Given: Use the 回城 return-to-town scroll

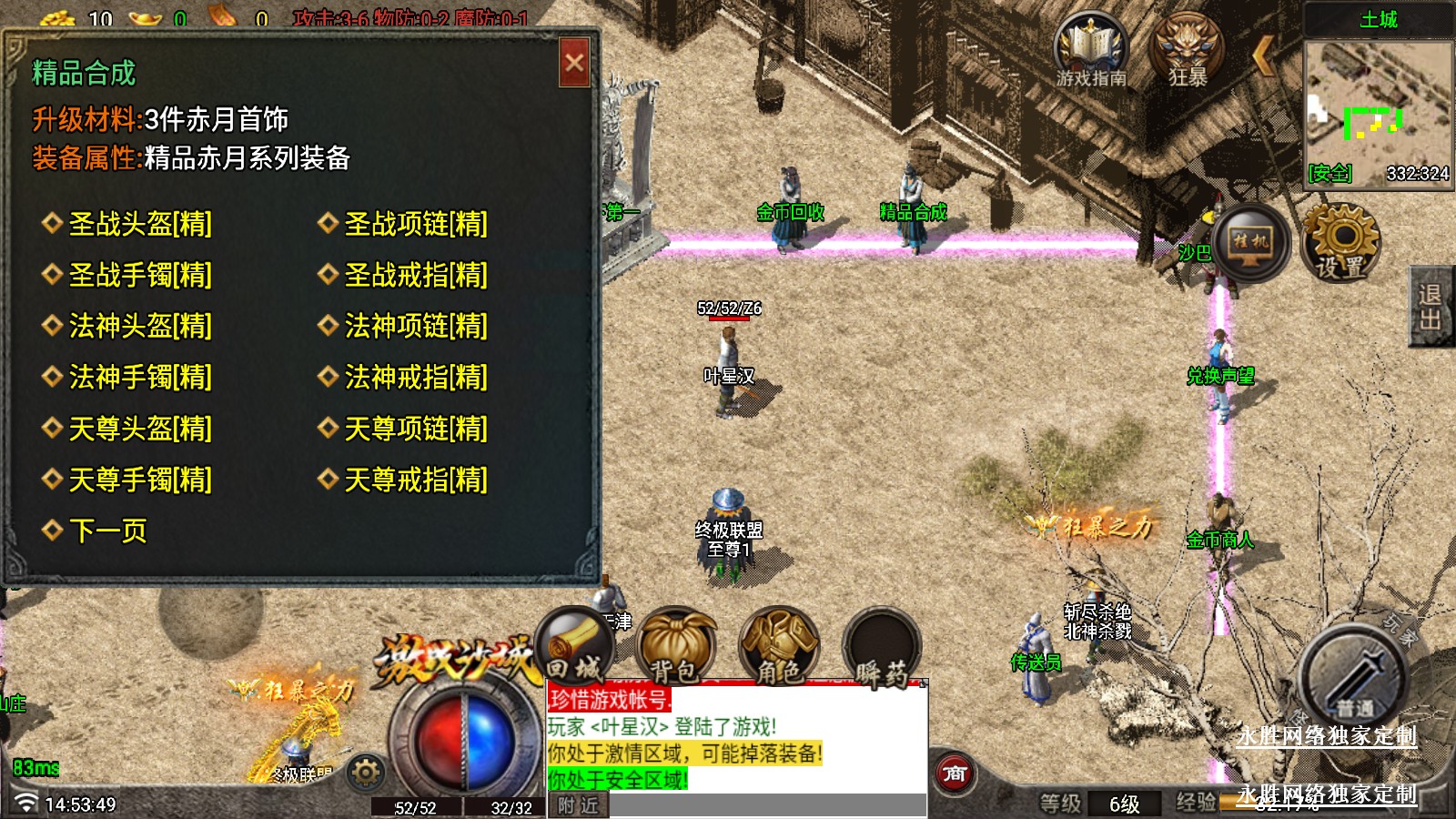Looking at the screenshot, I should click(x=574, y=648).
